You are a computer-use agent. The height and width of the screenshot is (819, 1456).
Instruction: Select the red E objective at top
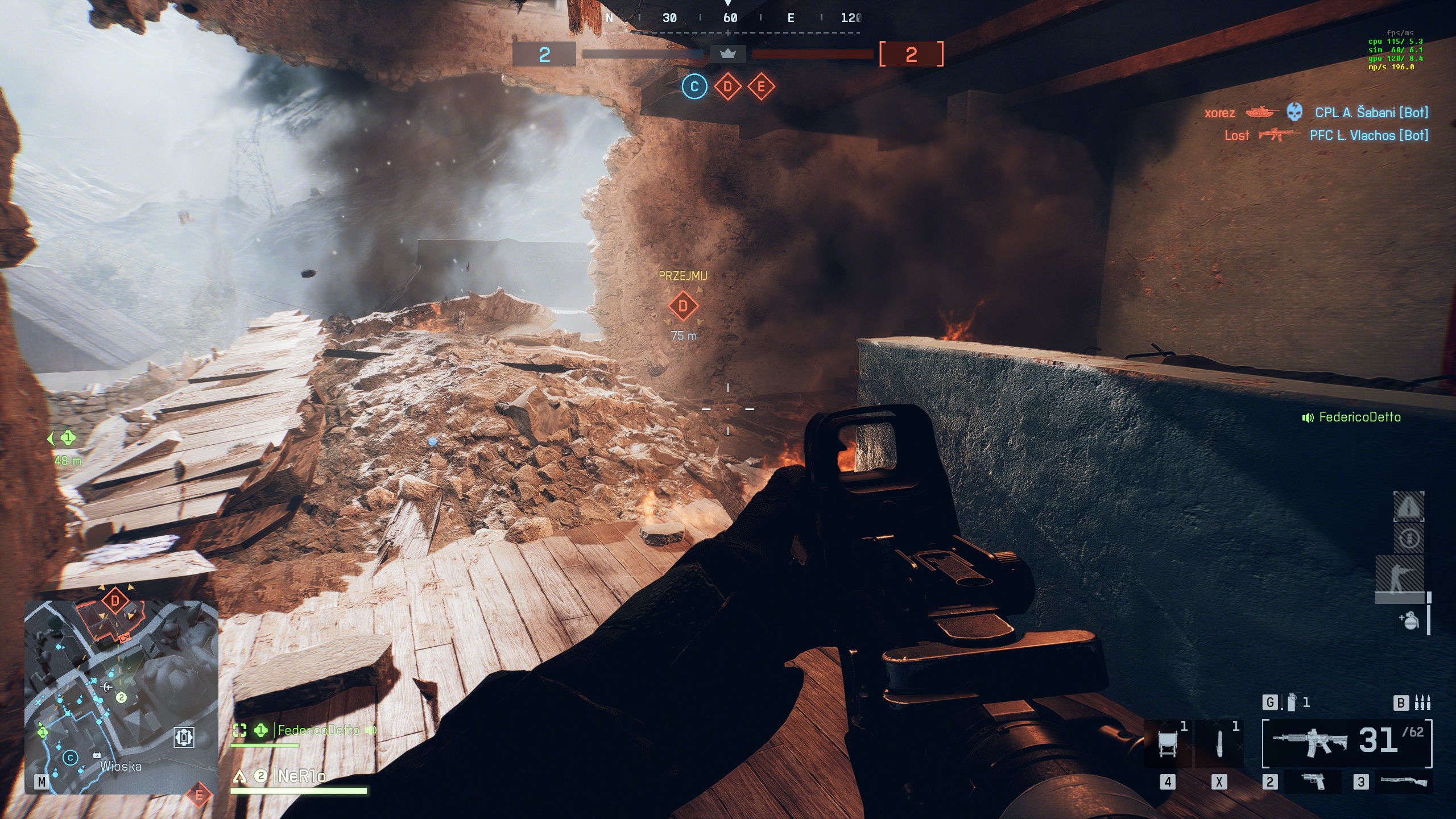point(761,87)
